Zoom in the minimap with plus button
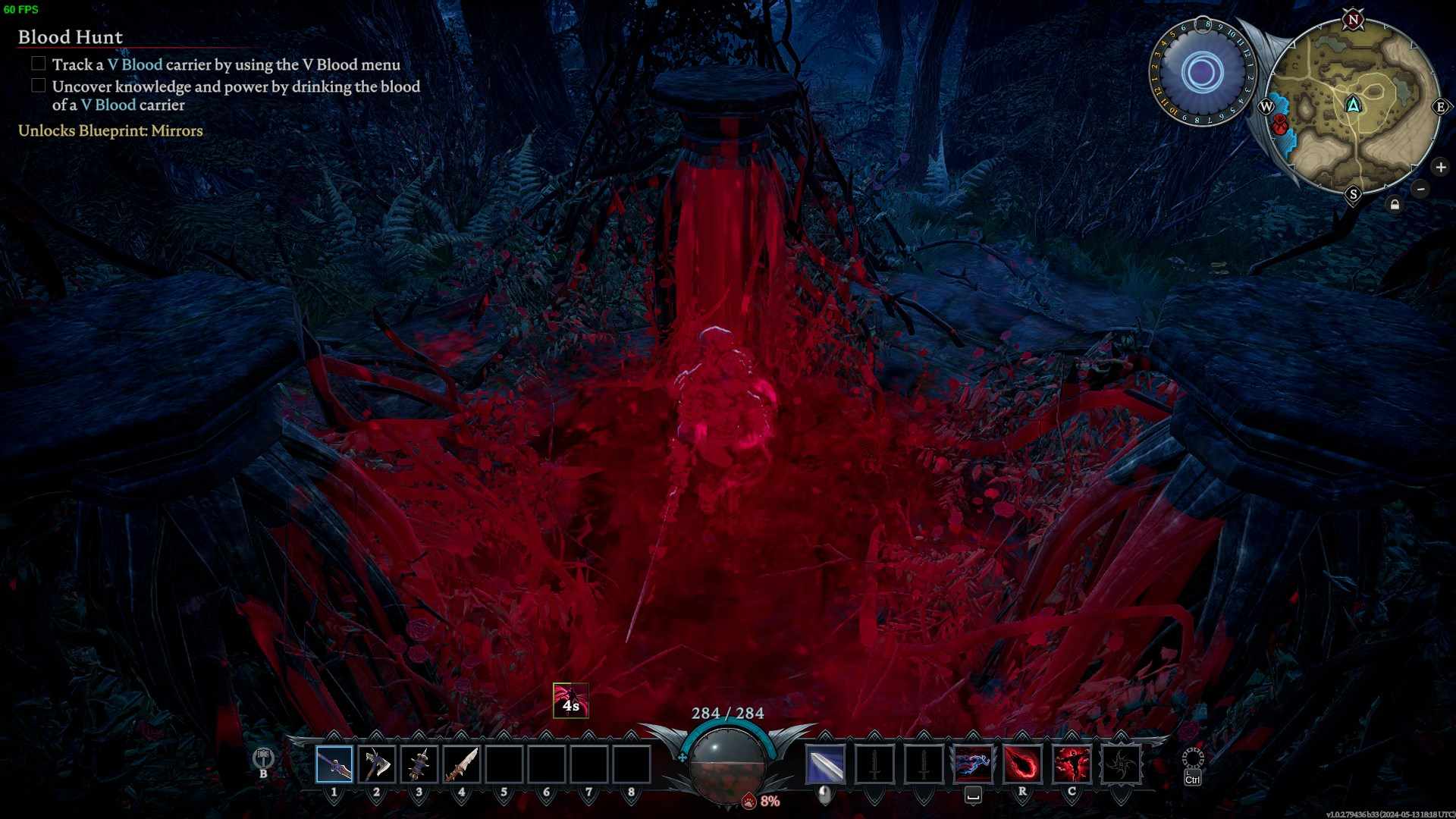 (x=1441, y=167)
